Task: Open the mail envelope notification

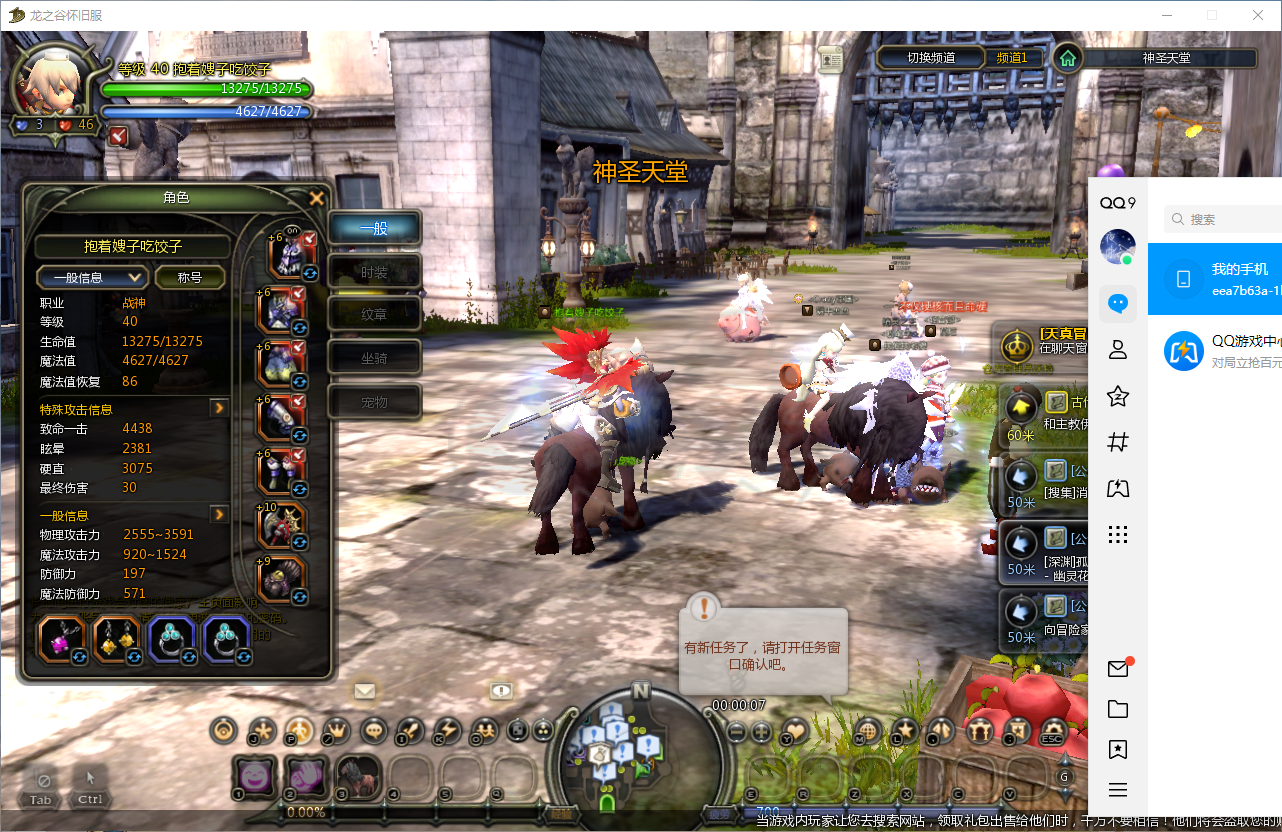Action: (x=364, y=690)
